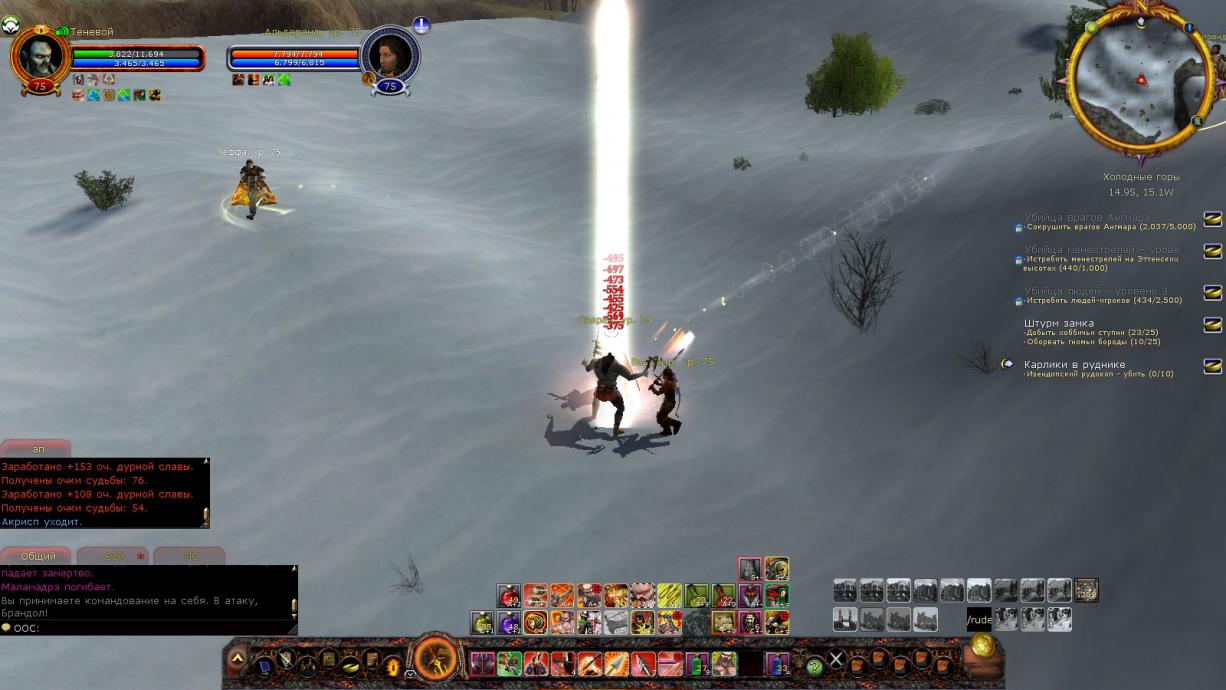Activate the large round auto-attack button
The image size is (1226, 690).
(x=436, y=660)
